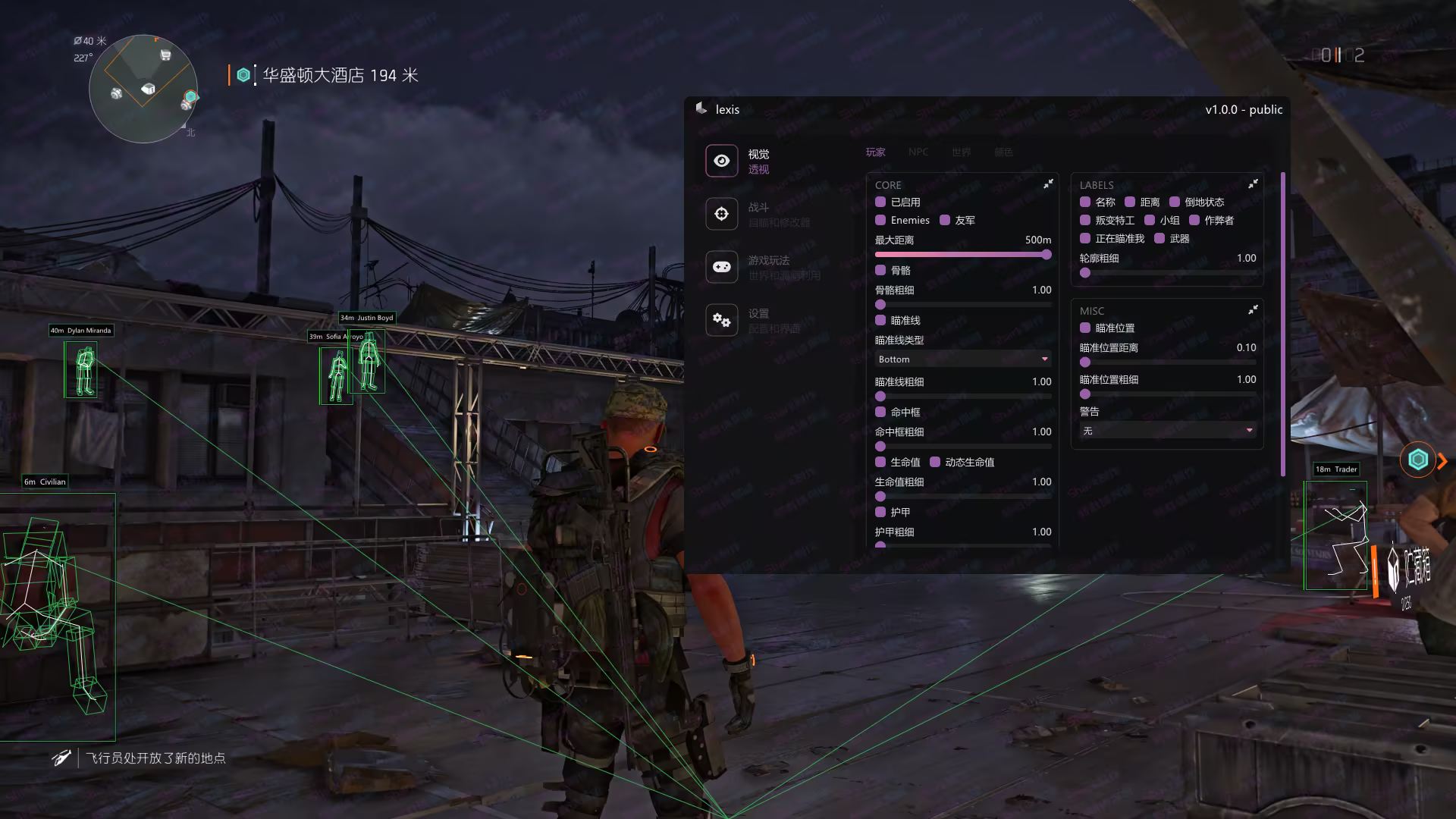Open the 游戏玩法 (Gameplay) section in the sidebar
Screen dimensions: 1456x819
point(722,267)
